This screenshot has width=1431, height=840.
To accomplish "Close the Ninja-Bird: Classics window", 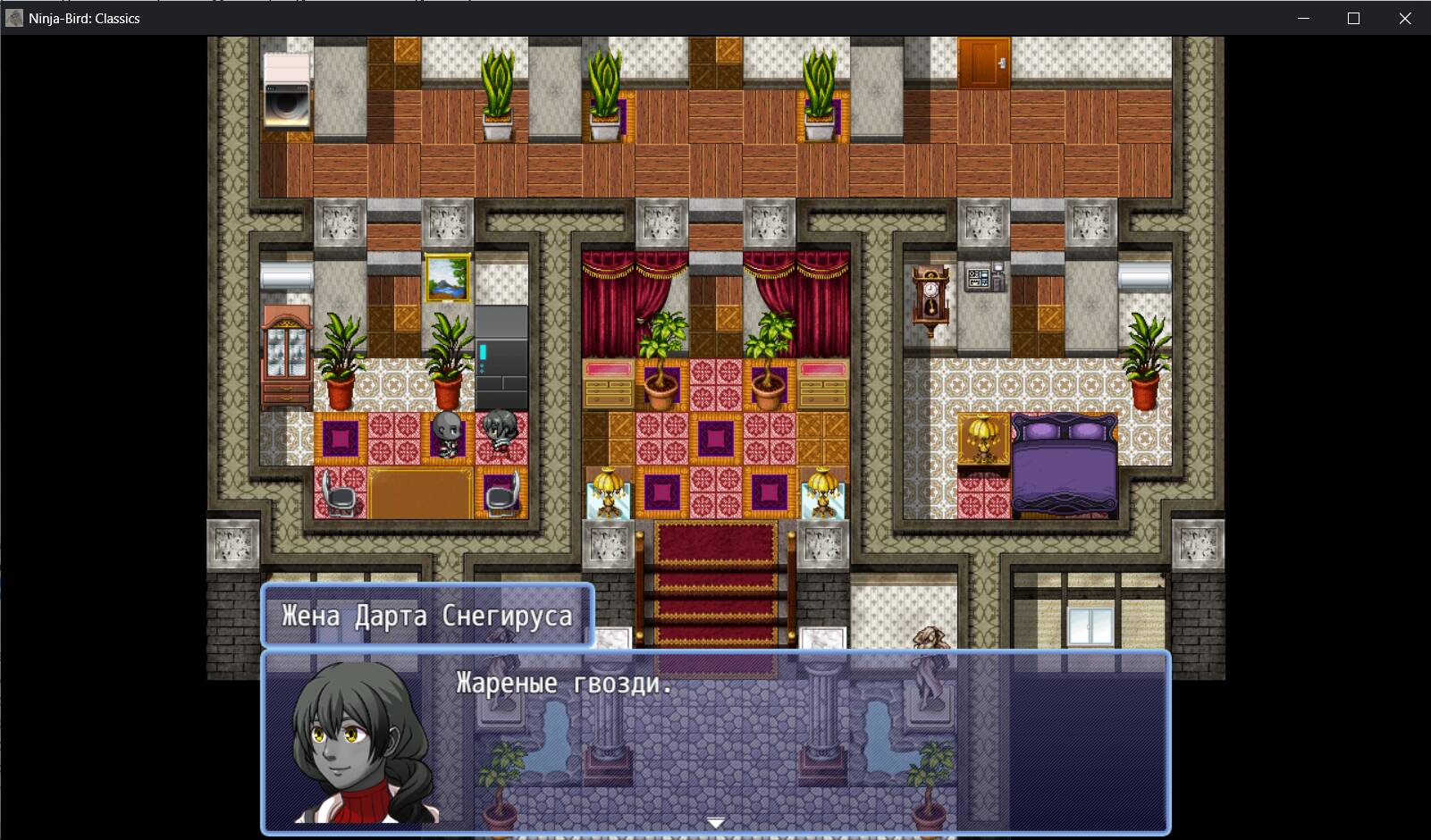I will 1404,19.
